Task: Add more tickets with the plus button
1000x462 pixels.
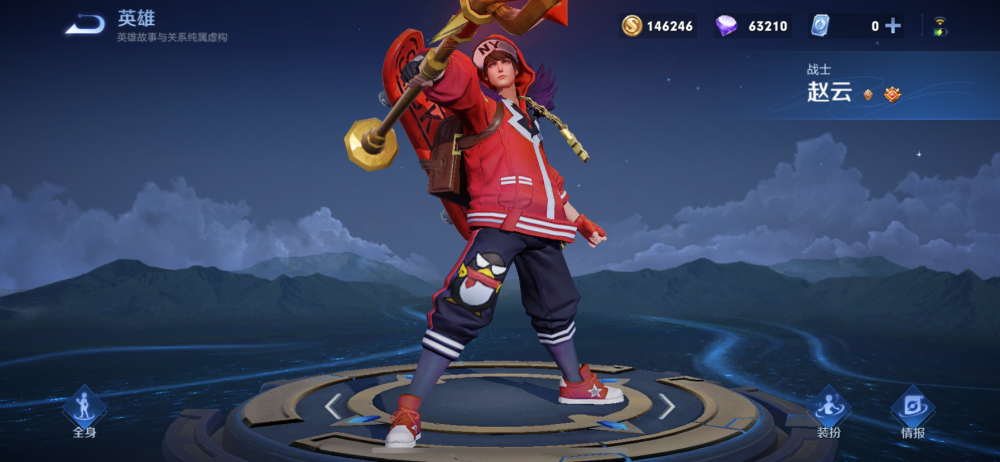Action: [x=893, y=26]
